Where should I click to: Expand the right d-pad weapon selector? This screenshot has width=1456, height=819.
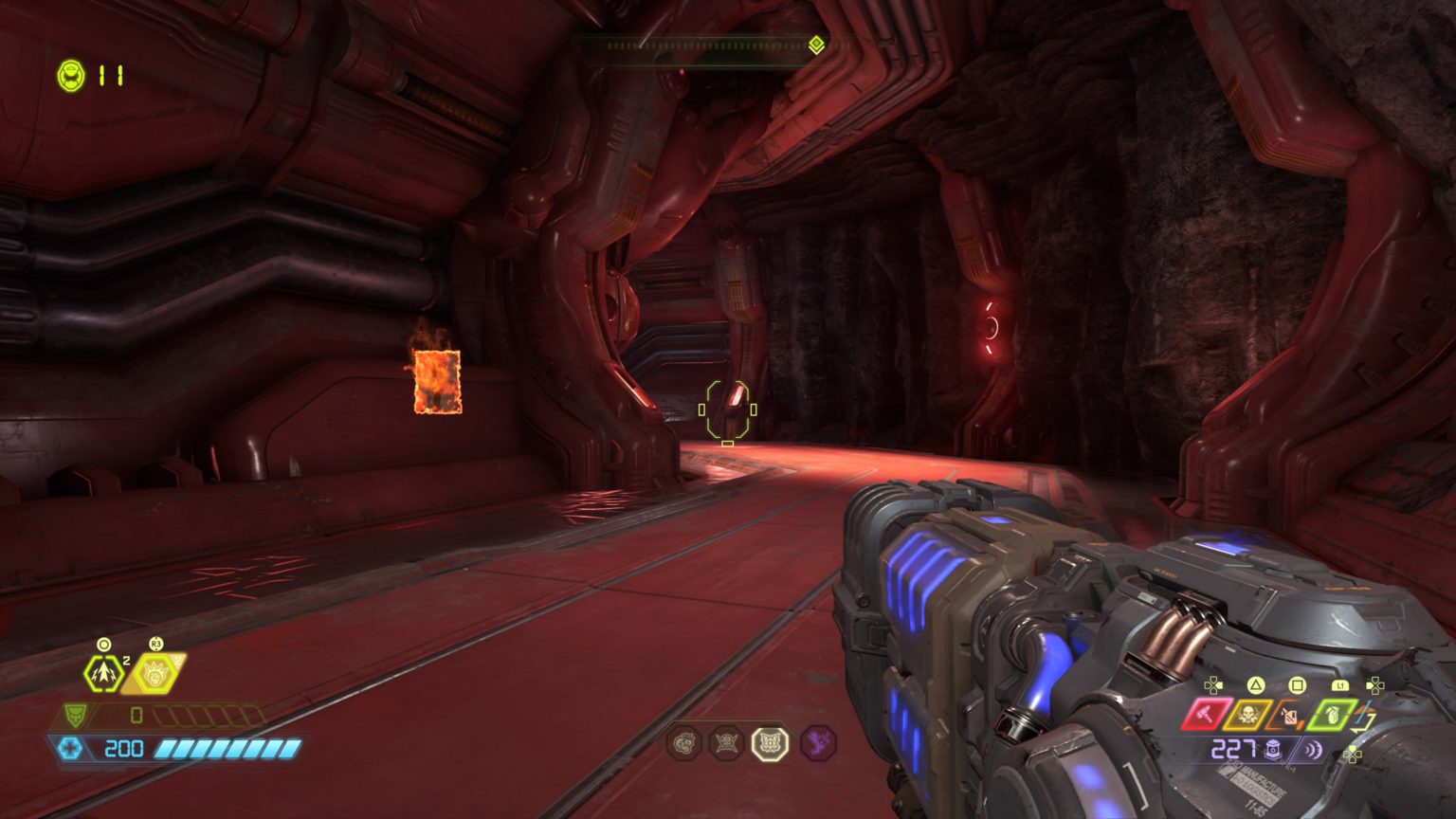(1375, 685)
